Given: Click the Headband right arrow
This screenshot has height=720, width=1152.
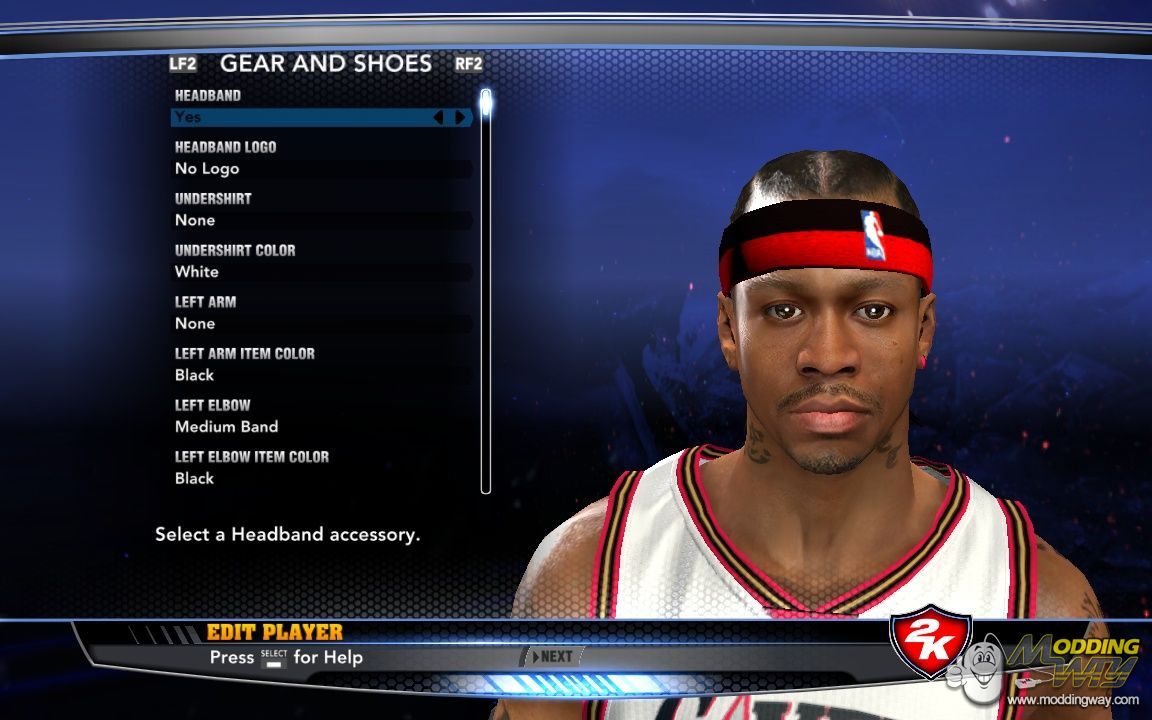Looking at the screenshot, I should coord(460,117).
